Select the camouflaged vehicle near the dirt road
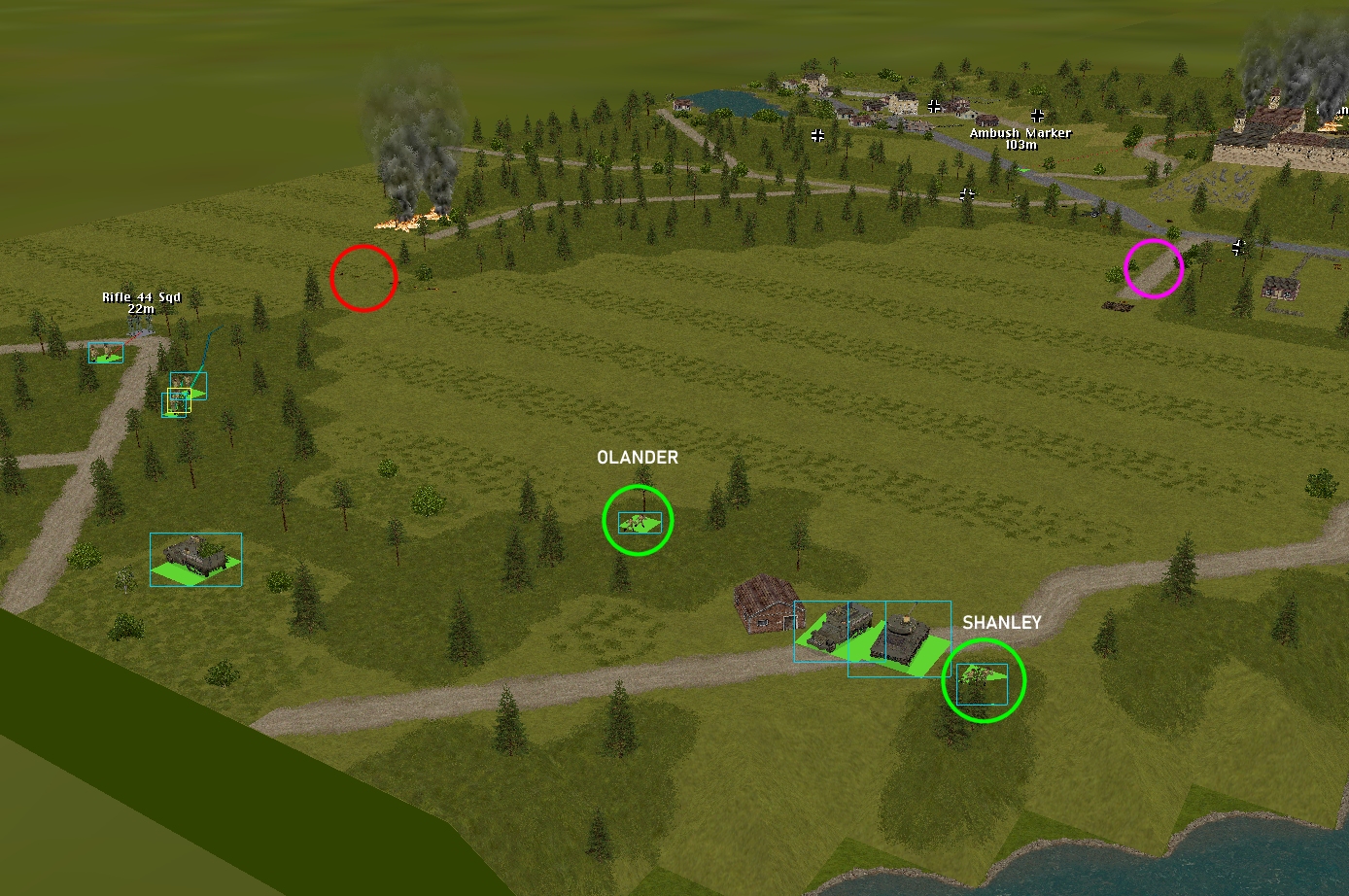Image resolution: width=1349 pixels, height=896 pixels. pyautogui.click(x=195, y=557)
